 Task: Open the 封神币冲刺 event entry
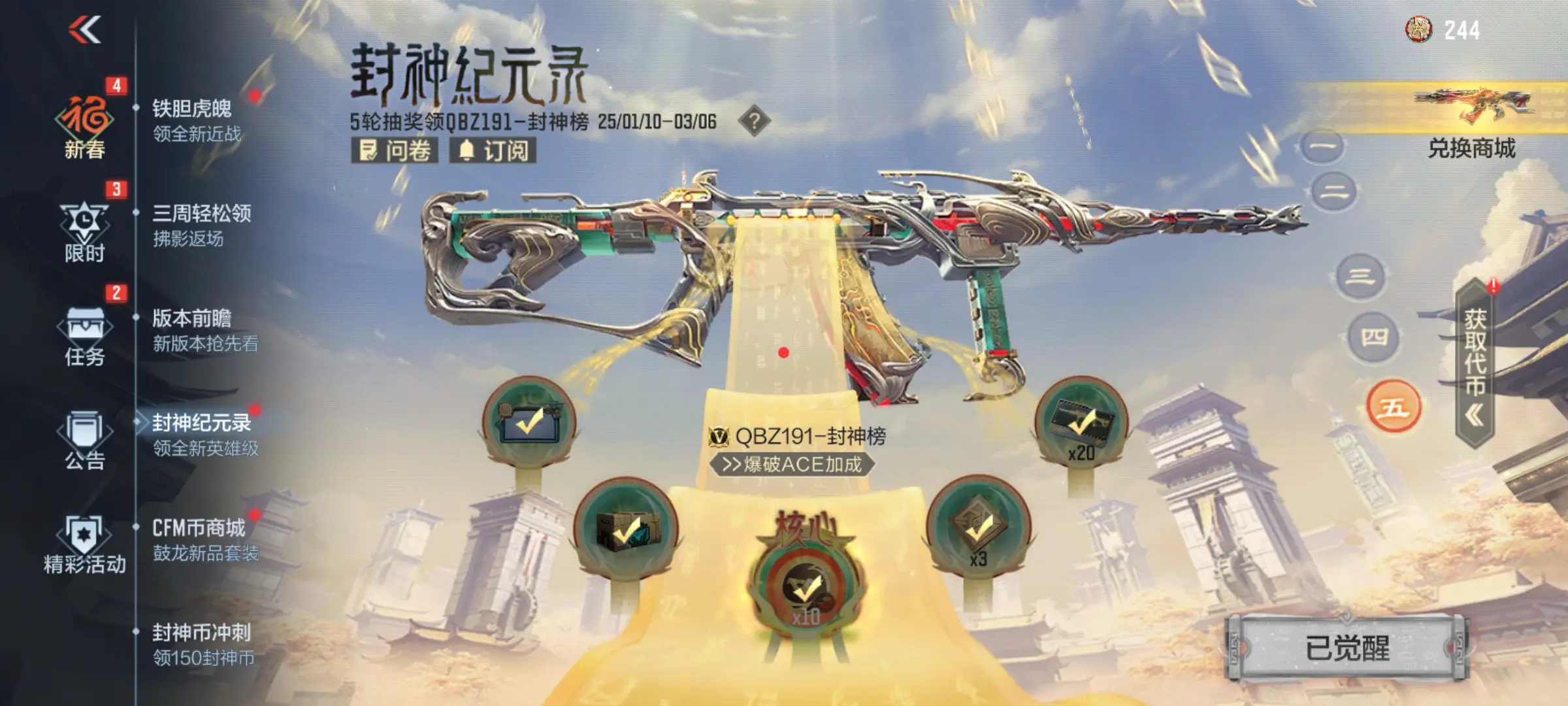tap(203, 644)
